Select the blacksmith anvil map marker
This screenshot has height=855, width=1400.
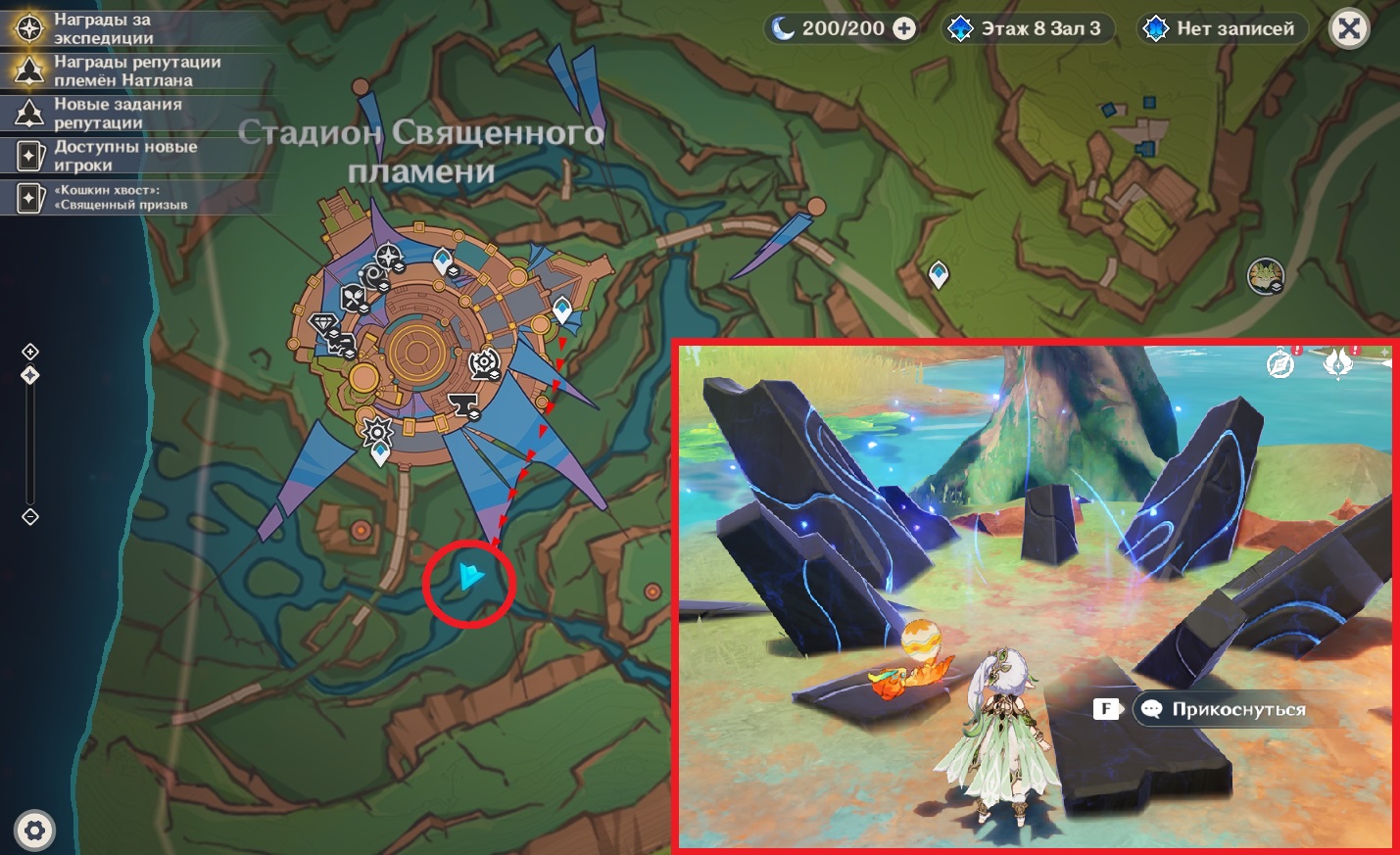[462, 404]
